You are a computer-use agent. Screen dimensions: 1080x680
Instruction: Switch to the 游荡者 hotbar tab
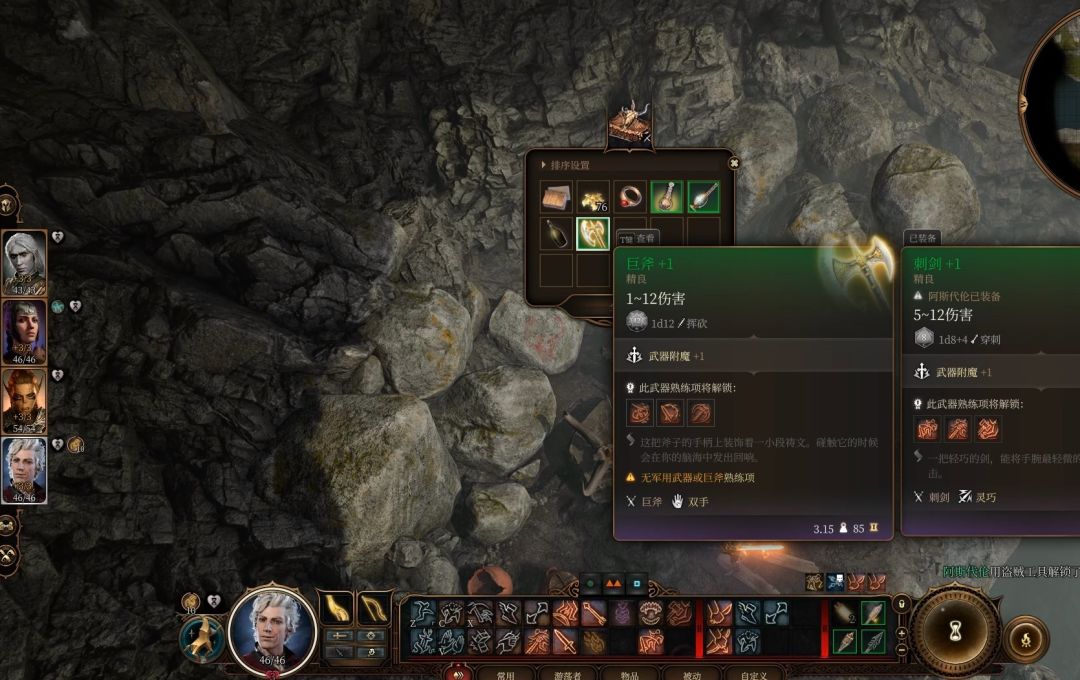click(568, 674)
